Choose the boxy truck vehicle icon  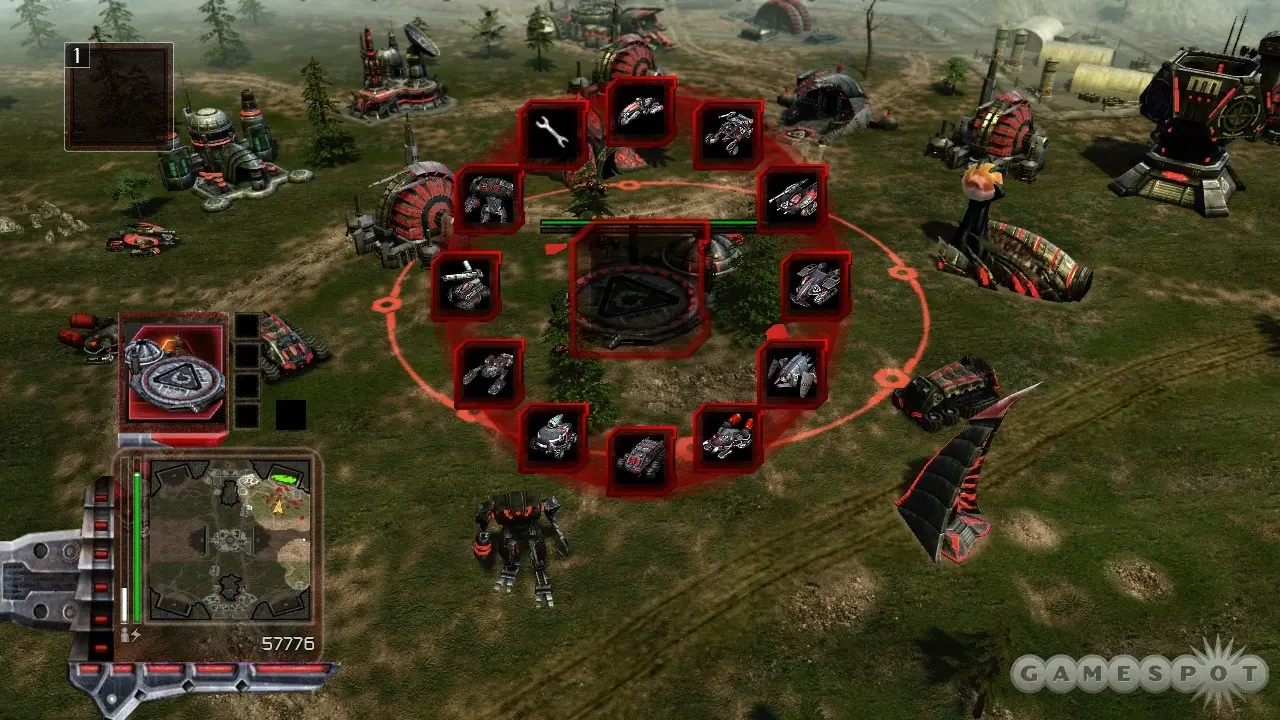point(641,460)
